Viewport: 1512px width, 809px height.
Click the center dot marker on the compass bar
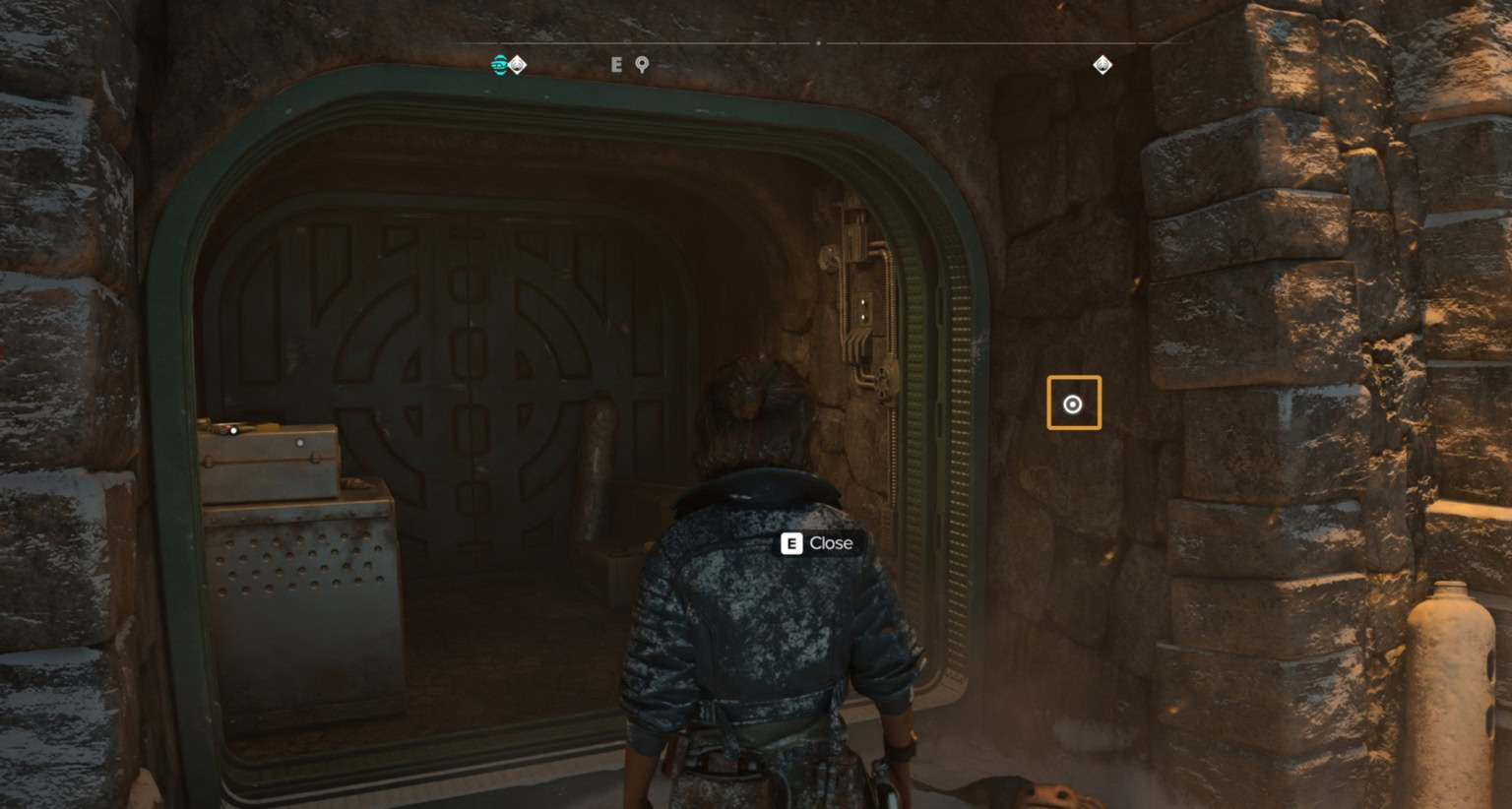pos(817,43)
